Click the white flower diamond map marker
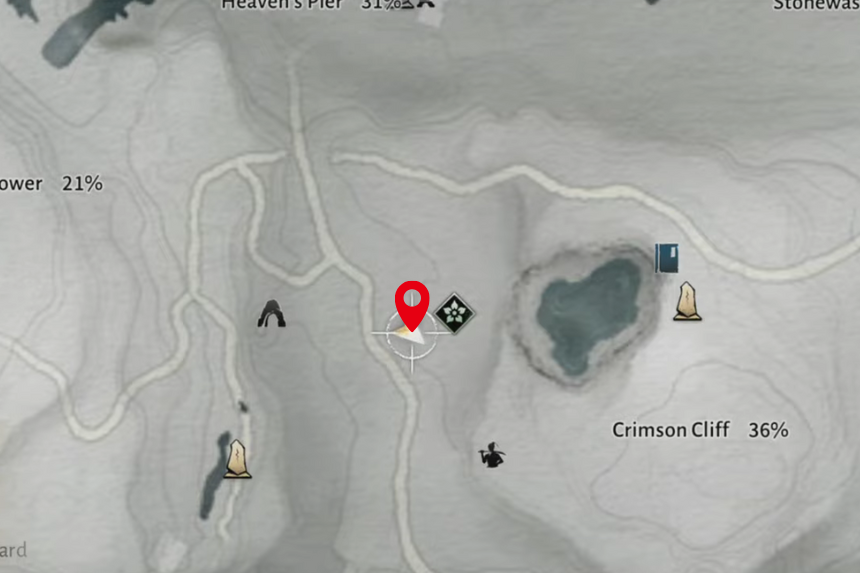The width and height of the screenshot is (860, 573). [455, 314]
